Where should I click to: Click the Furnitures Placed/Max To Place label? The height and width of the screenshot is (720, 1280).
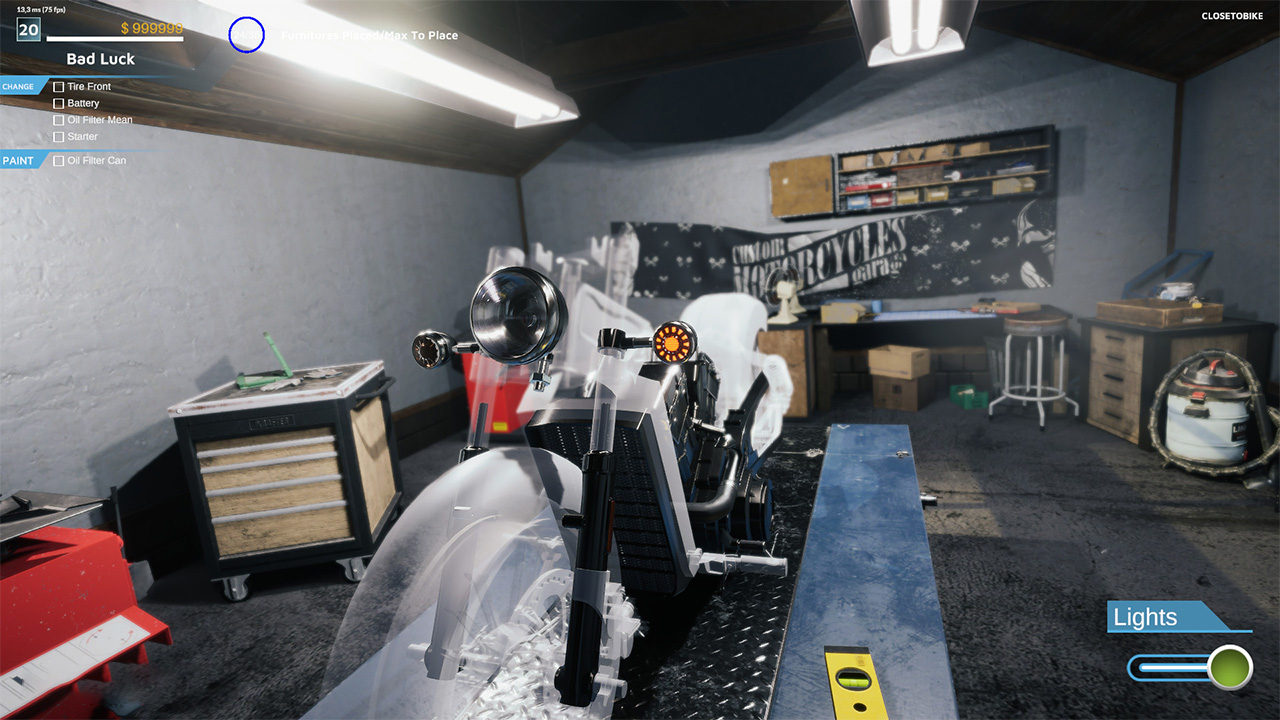[x=370, y=35]
